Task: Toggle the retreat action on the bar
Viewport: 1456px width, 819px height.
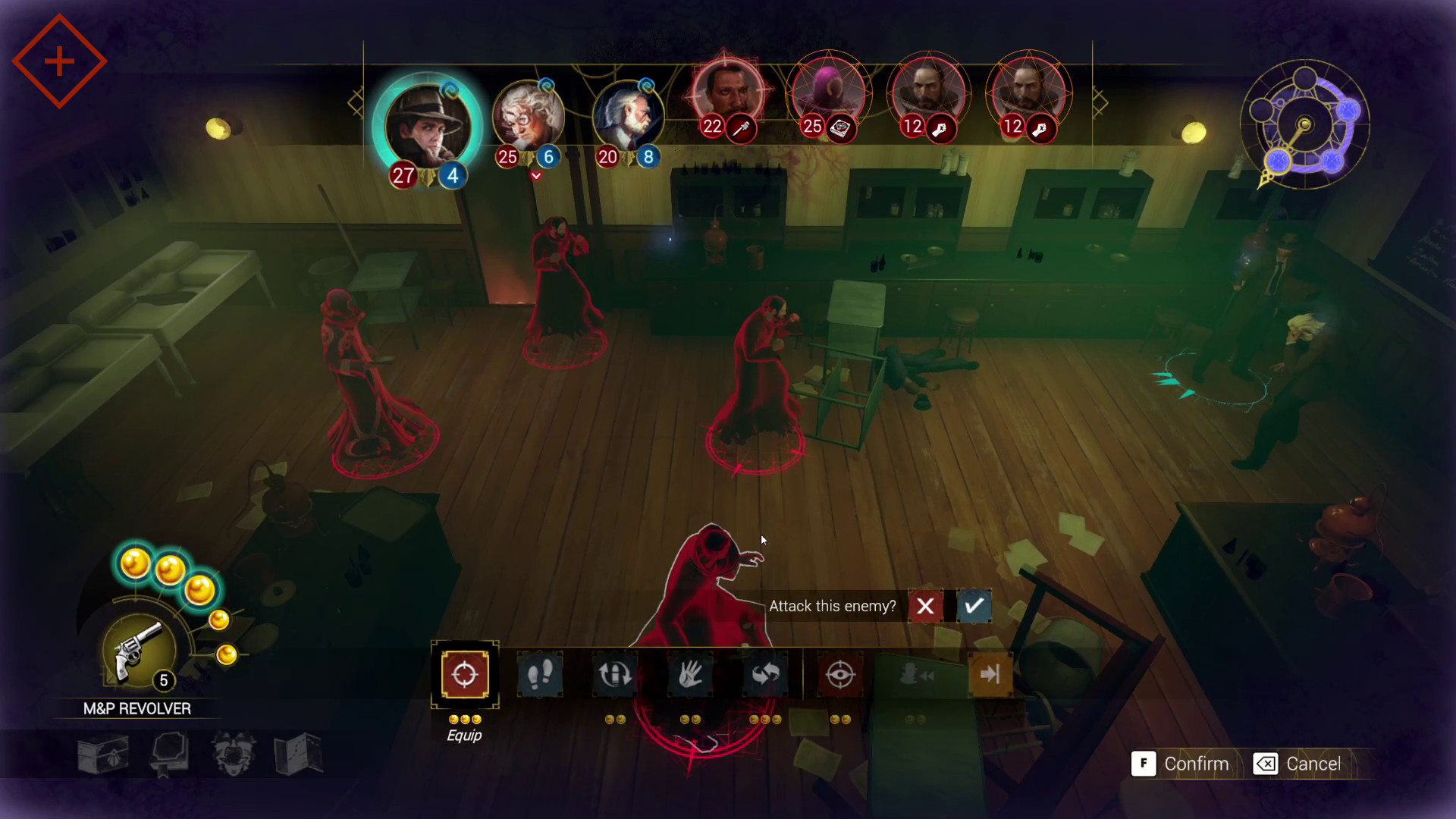Action: (917, 674)
